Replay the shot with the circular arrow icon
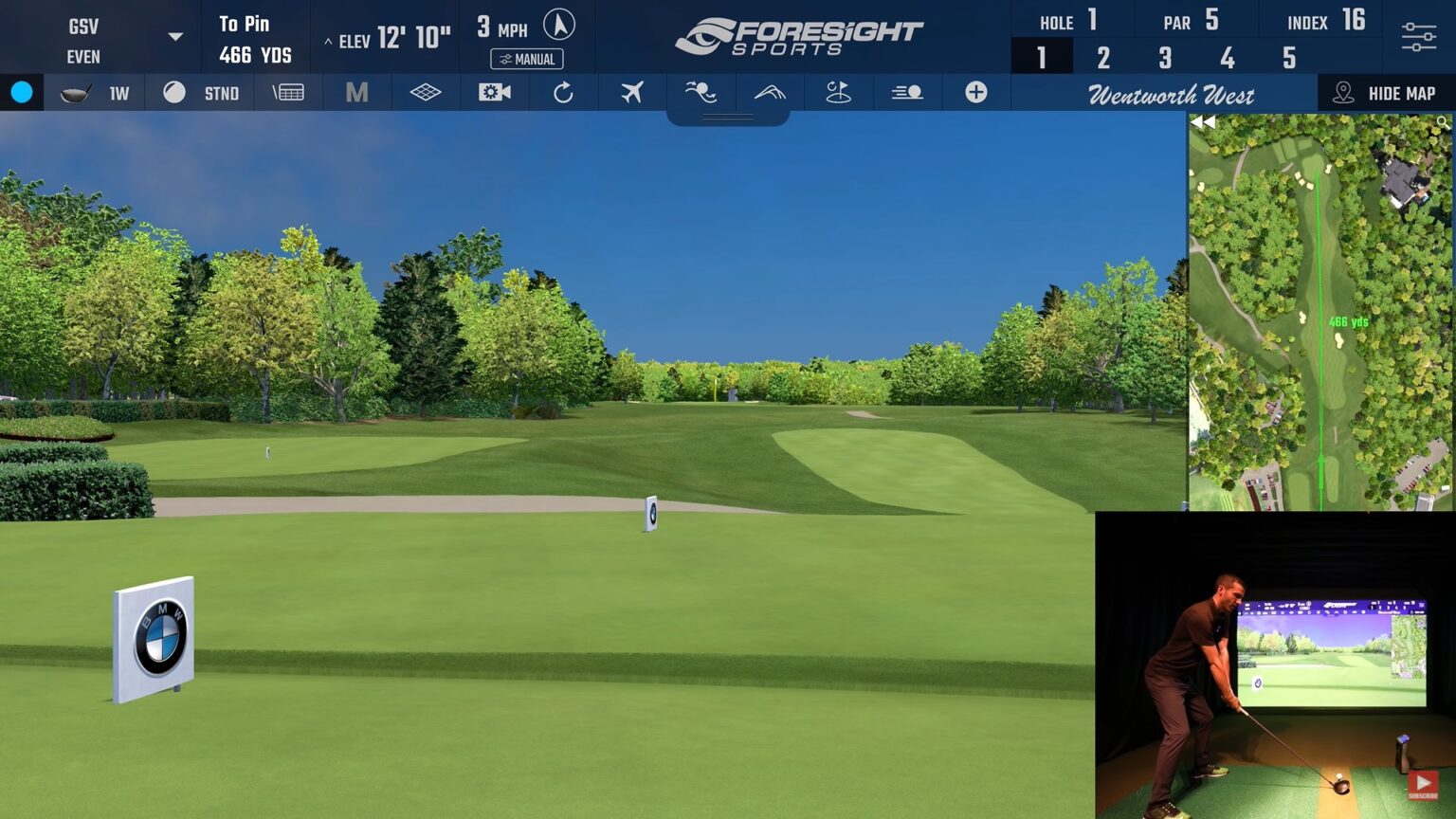This screenshot has height=819, width=1456. 563,92
